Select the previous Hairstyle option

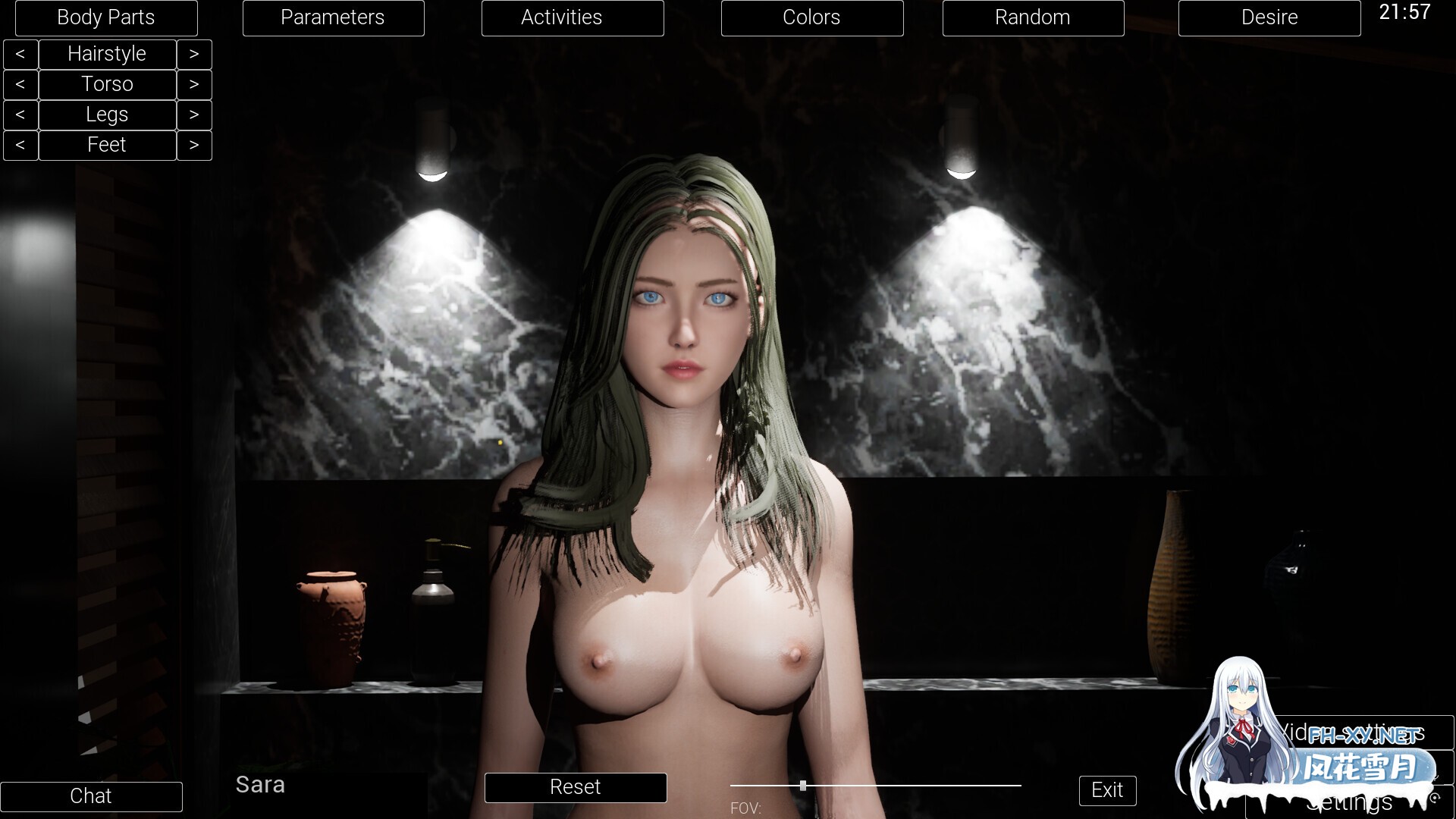click(x=20, y=54)
